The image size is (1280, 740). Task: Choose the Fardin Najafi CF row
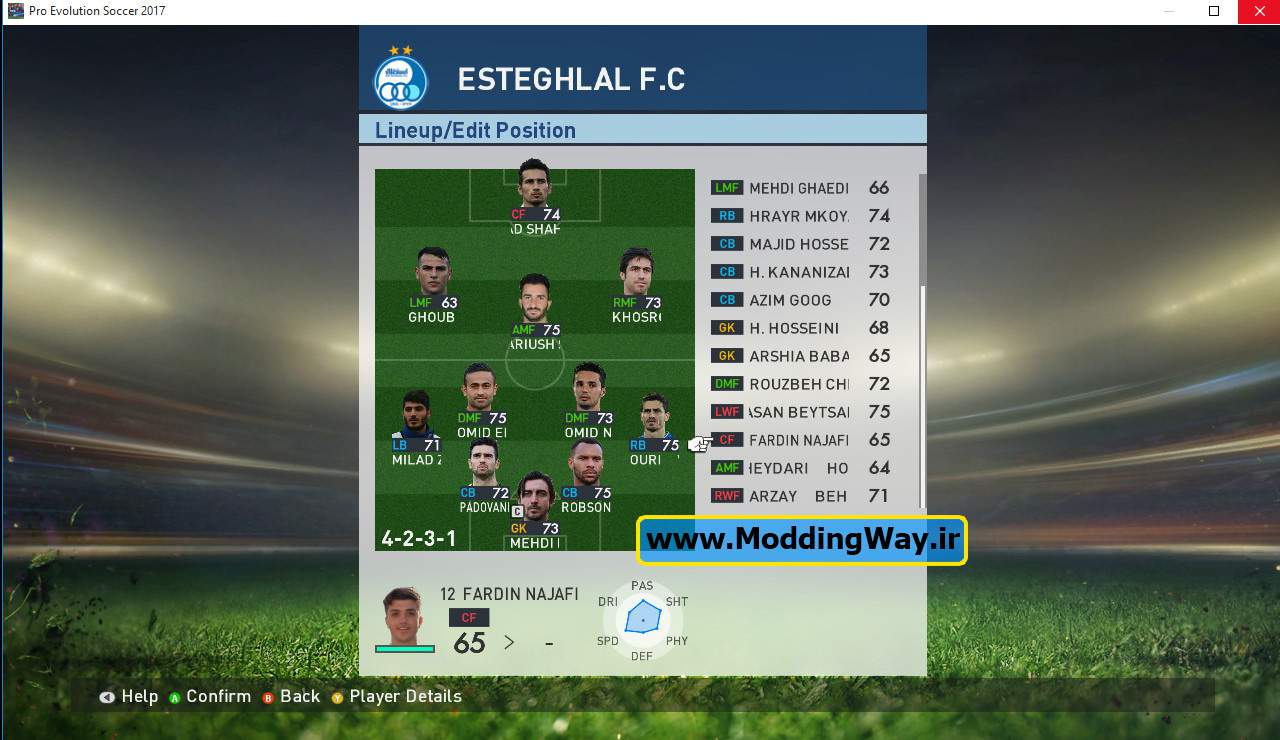click(798, 440)
